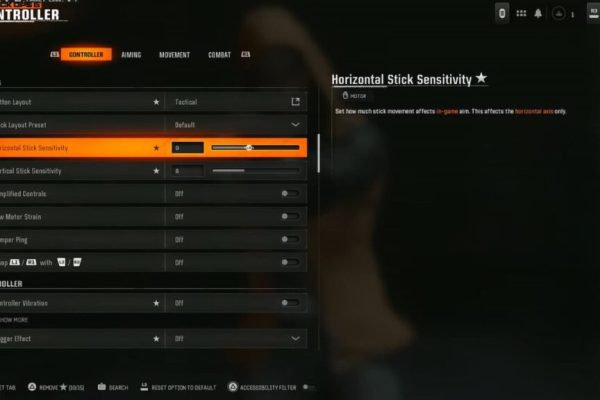
Task: Switch to the Aiming tab
Action: click(131, 55)
